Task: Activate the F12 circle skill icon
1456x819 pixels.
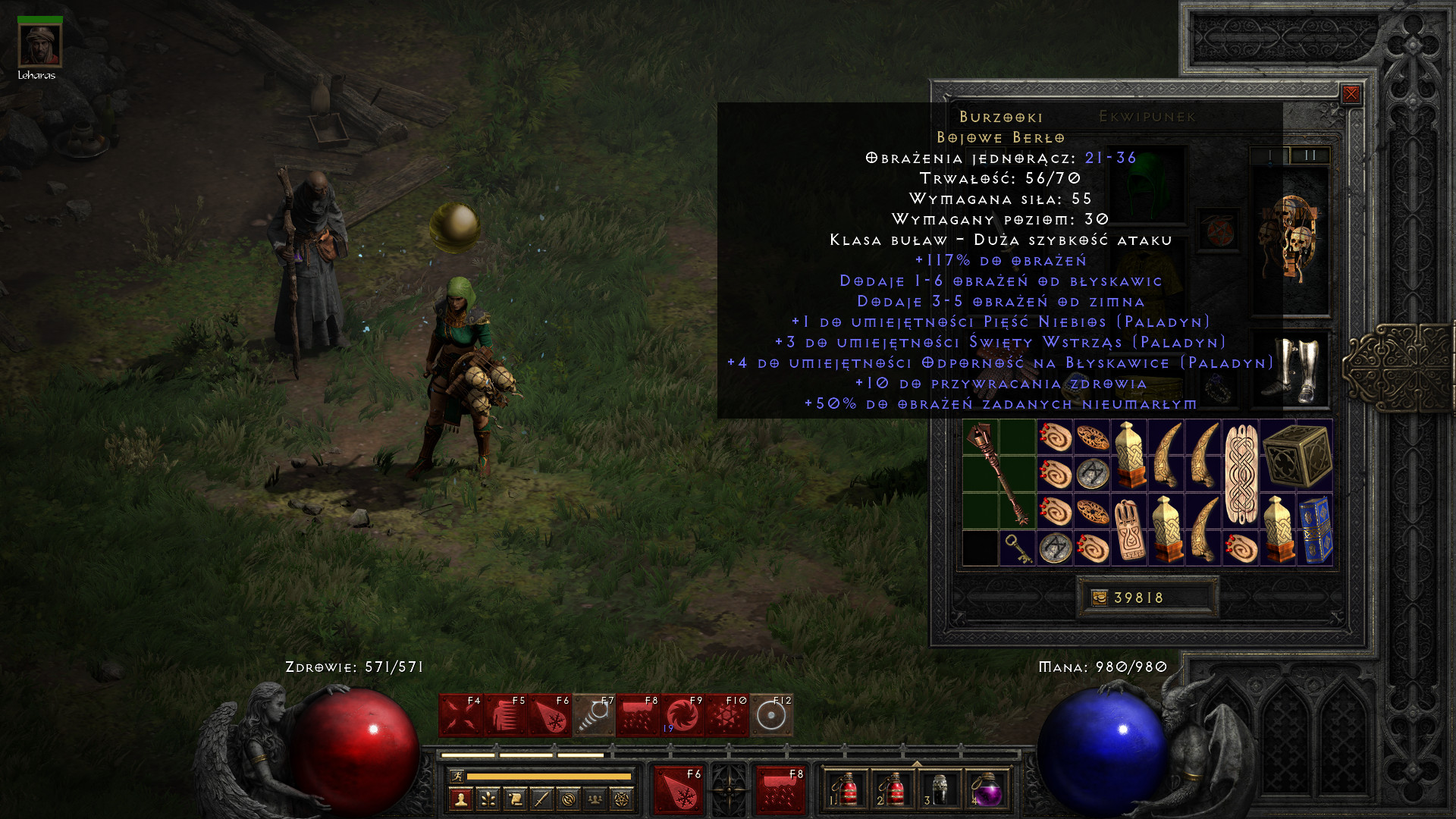Action: point(771,715)
